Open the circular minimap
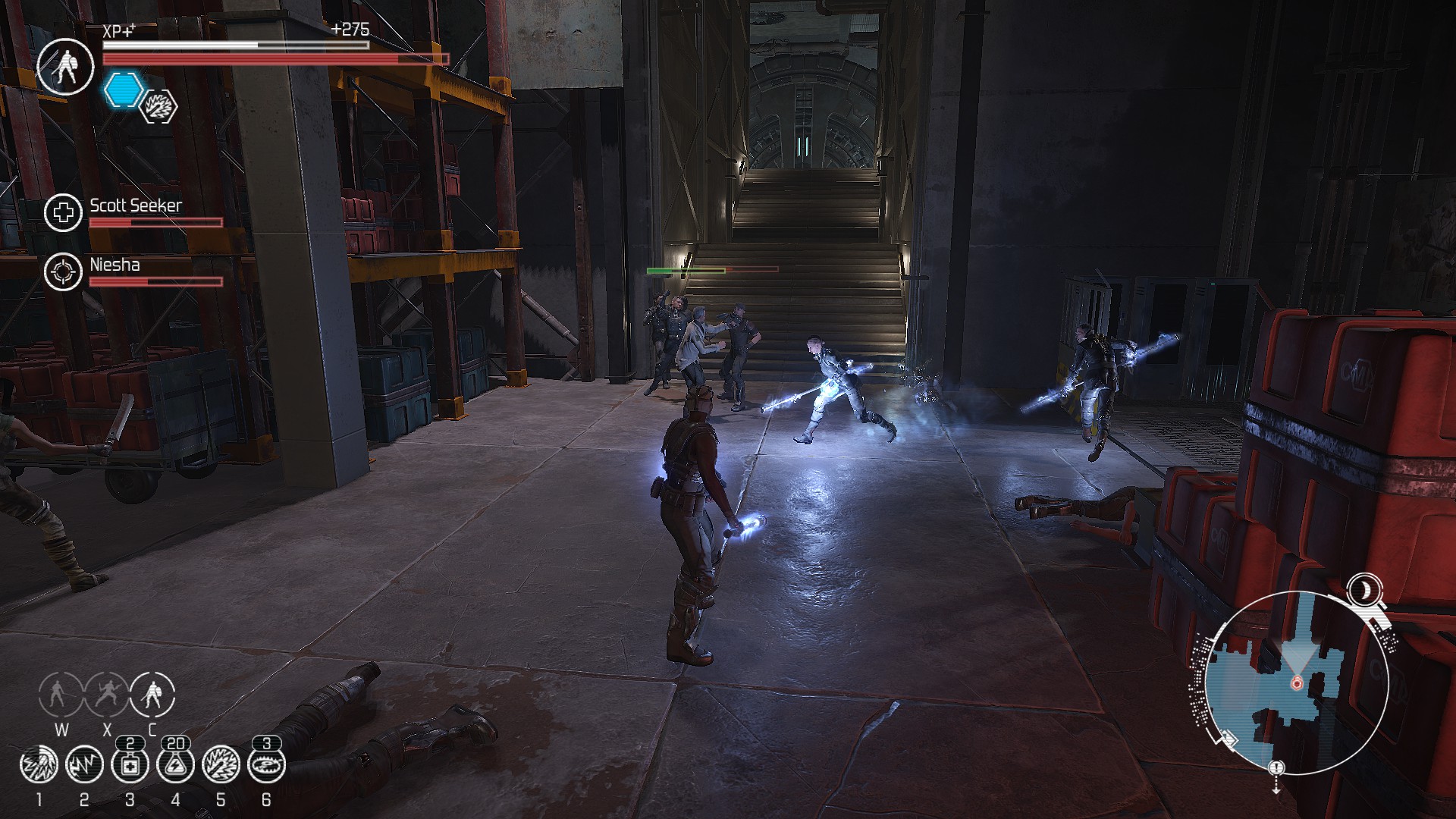Image resolution: width=1456 pixels, height=819 pixels. click(x=1295, y=682)
